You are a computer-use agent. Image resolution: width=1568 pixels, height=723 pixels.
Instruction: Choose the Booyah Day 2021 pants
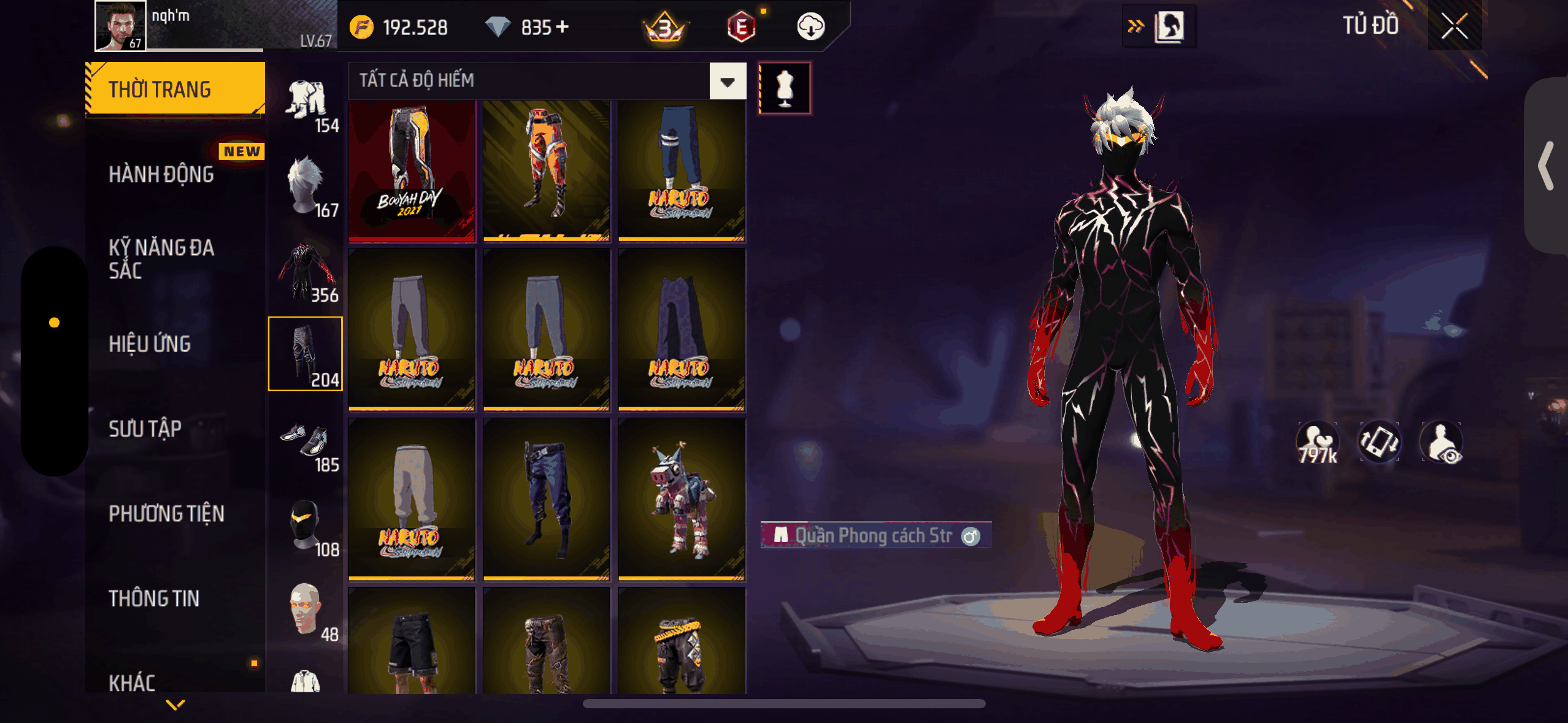pyautogui.click(x=412, y=171)
